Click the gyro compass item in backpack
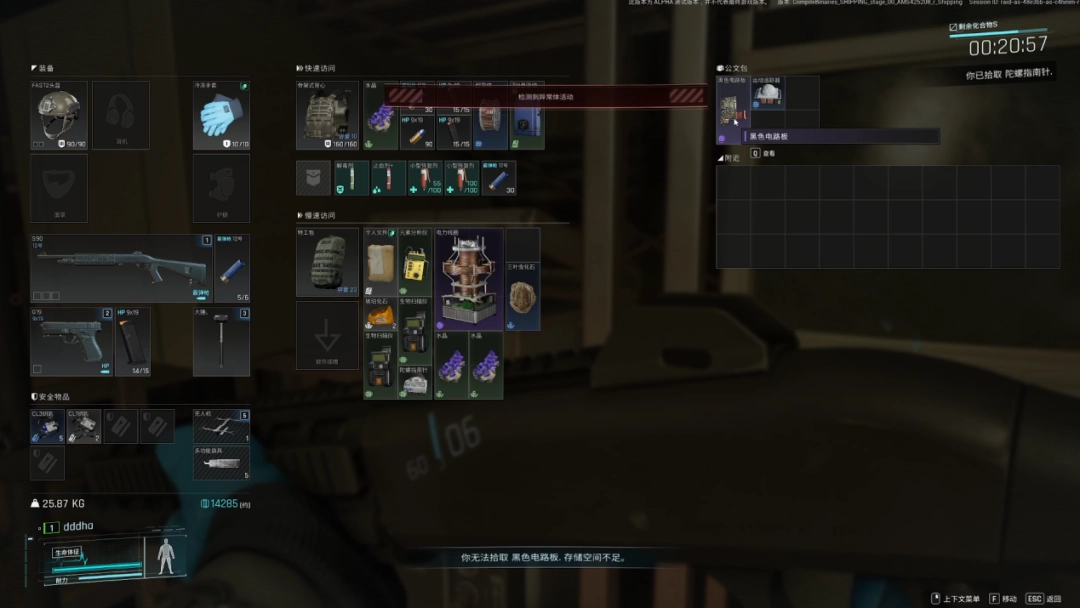This screenshot has height=608, width=1080. coord(415,383)
